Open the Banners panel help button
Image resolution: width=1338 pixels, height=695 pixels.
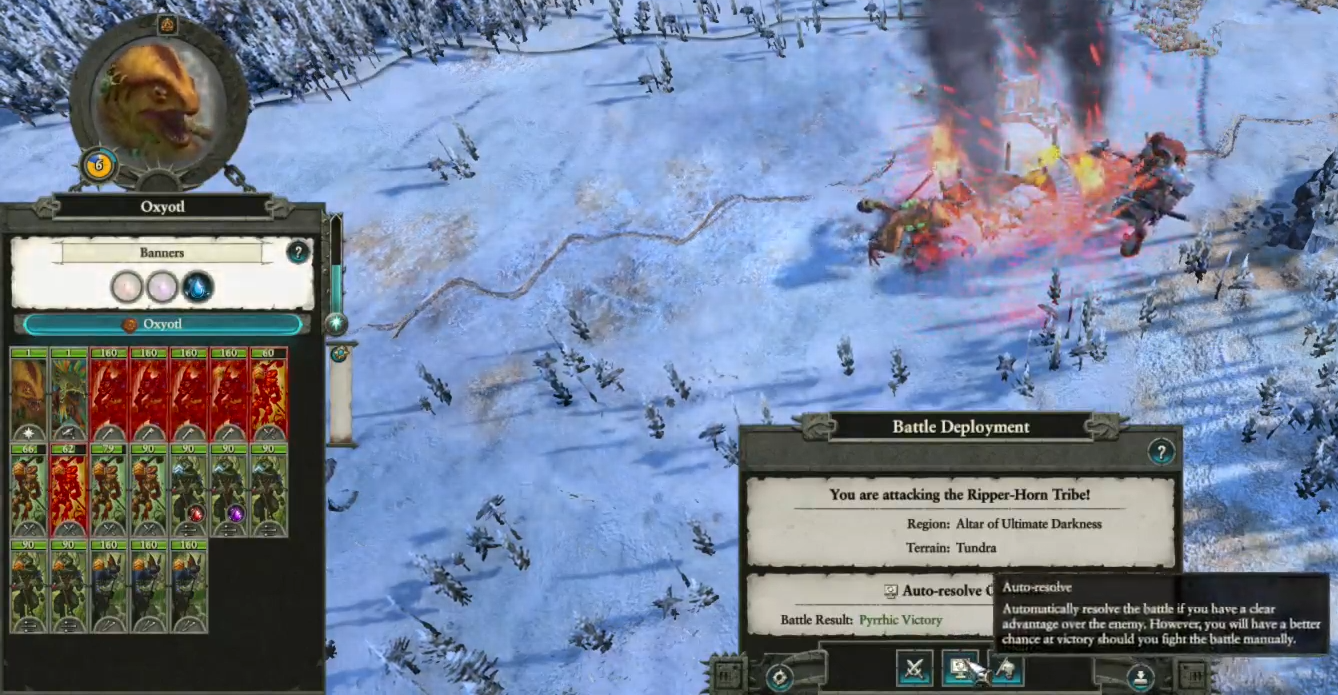click(x=298, y=252)
